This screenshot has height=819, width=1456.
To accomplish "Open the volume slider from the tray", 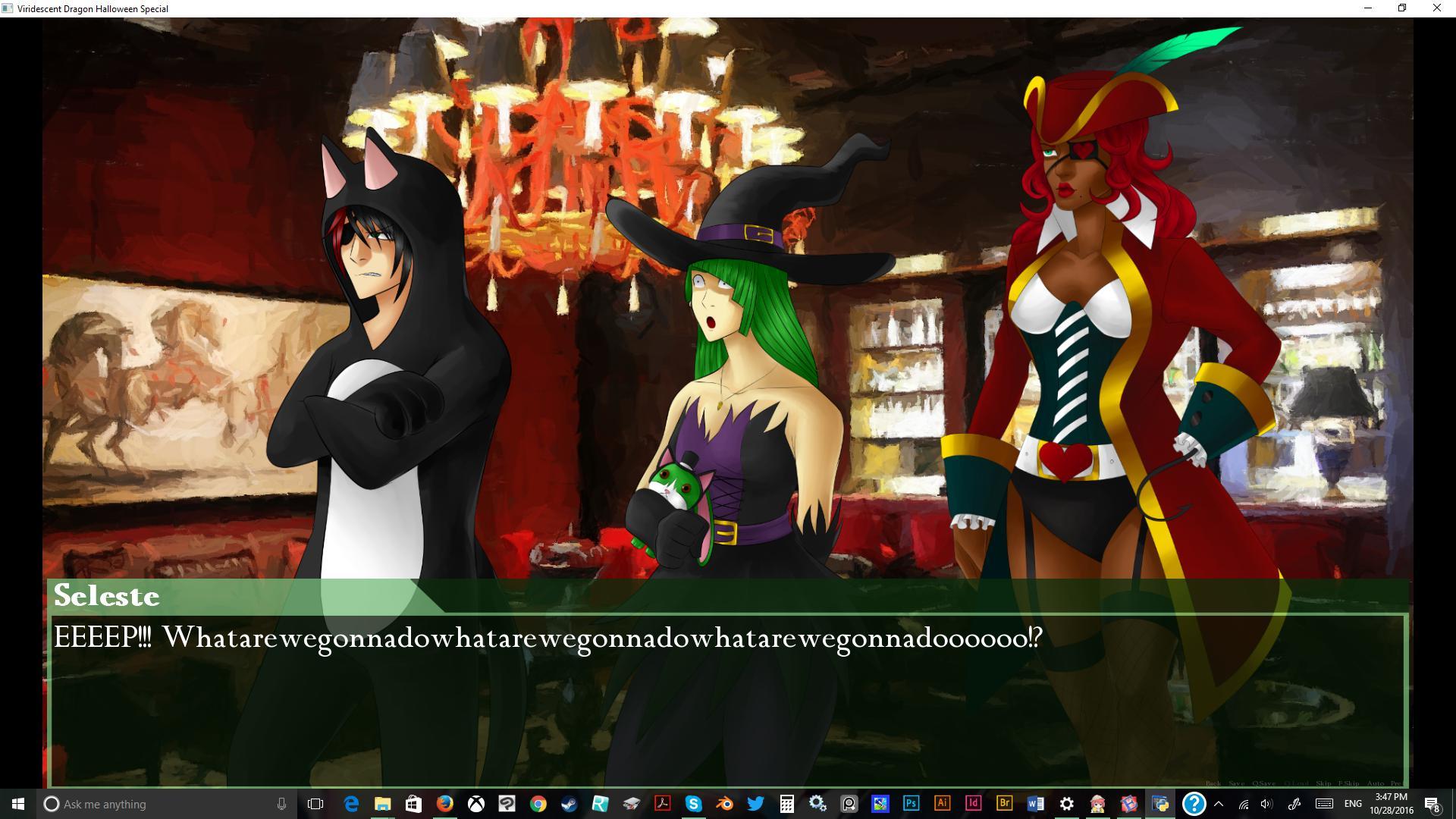I will 1266,804.
